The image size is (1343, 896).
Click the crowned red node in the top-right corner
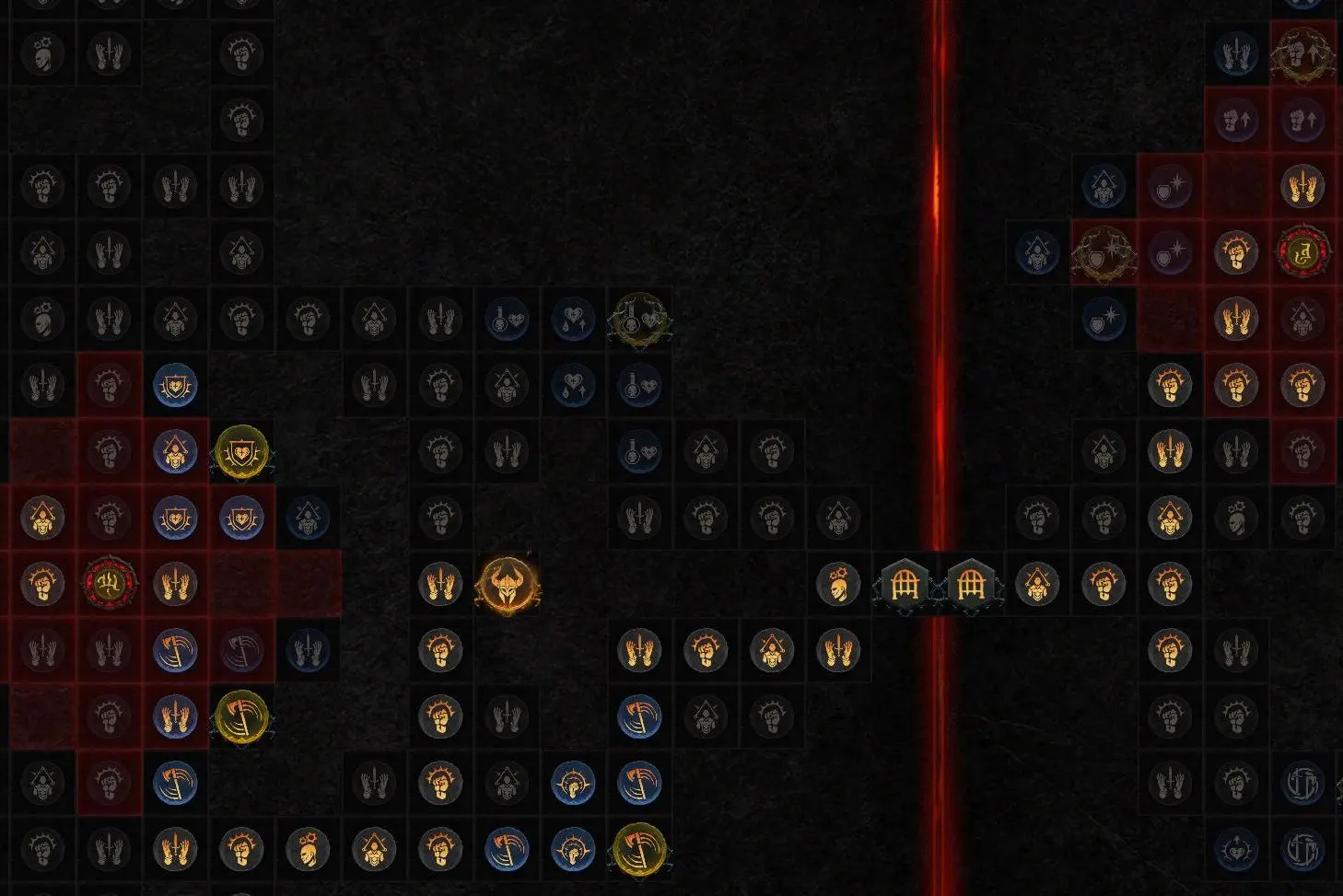(1305, 251)
